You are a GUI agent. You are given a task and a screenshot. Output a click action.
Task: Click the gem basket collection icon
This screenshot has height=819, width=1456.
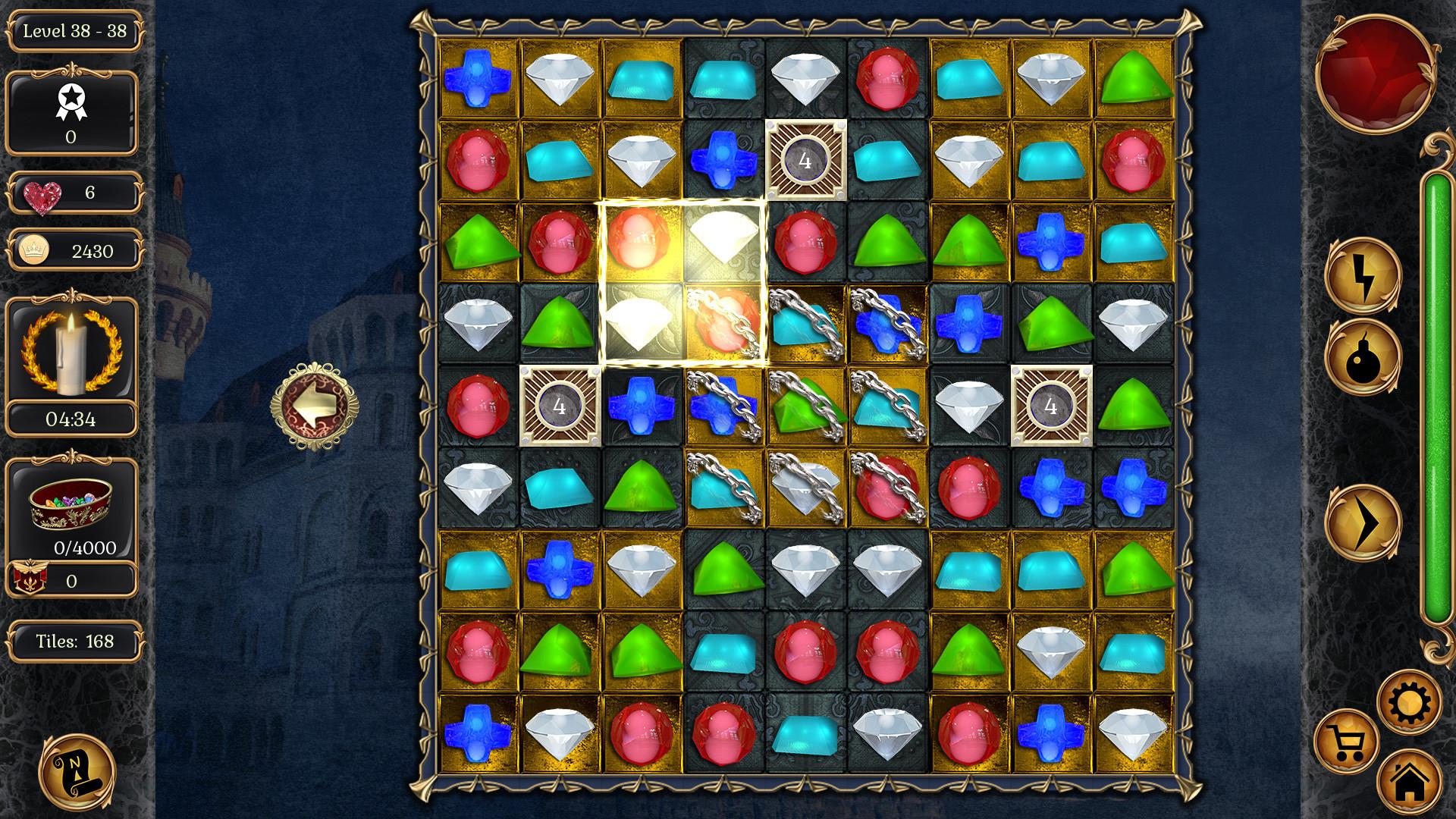[74, 500]
